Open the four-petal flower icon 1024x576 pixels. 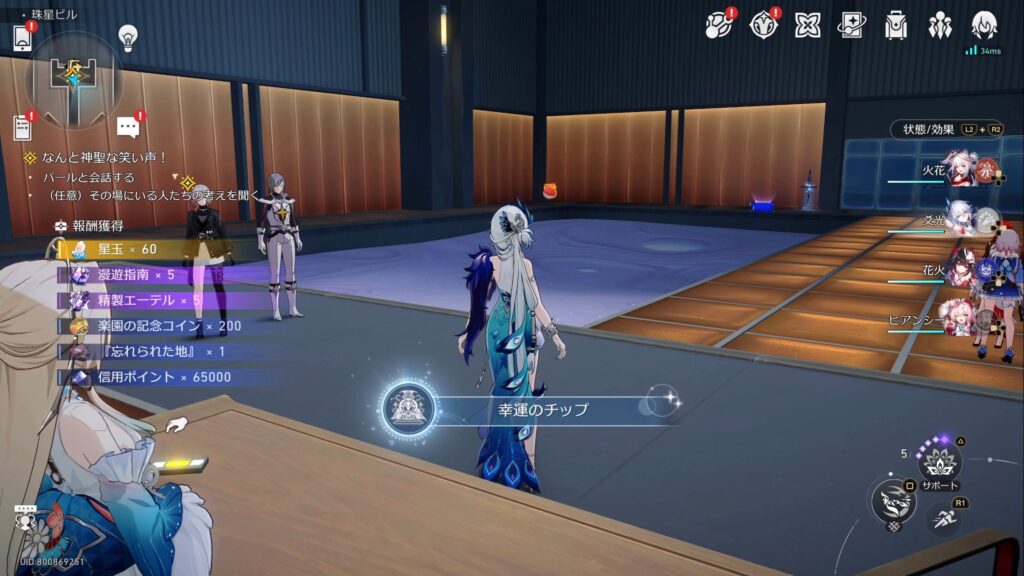coord(807,25)
